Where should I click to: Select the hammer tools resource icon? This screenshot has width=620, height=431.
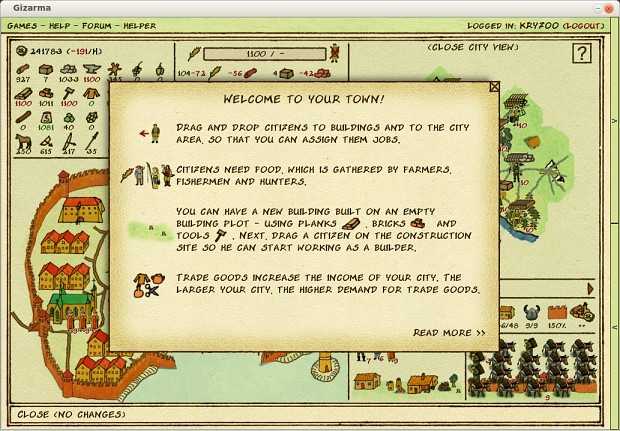click(69, 93)
